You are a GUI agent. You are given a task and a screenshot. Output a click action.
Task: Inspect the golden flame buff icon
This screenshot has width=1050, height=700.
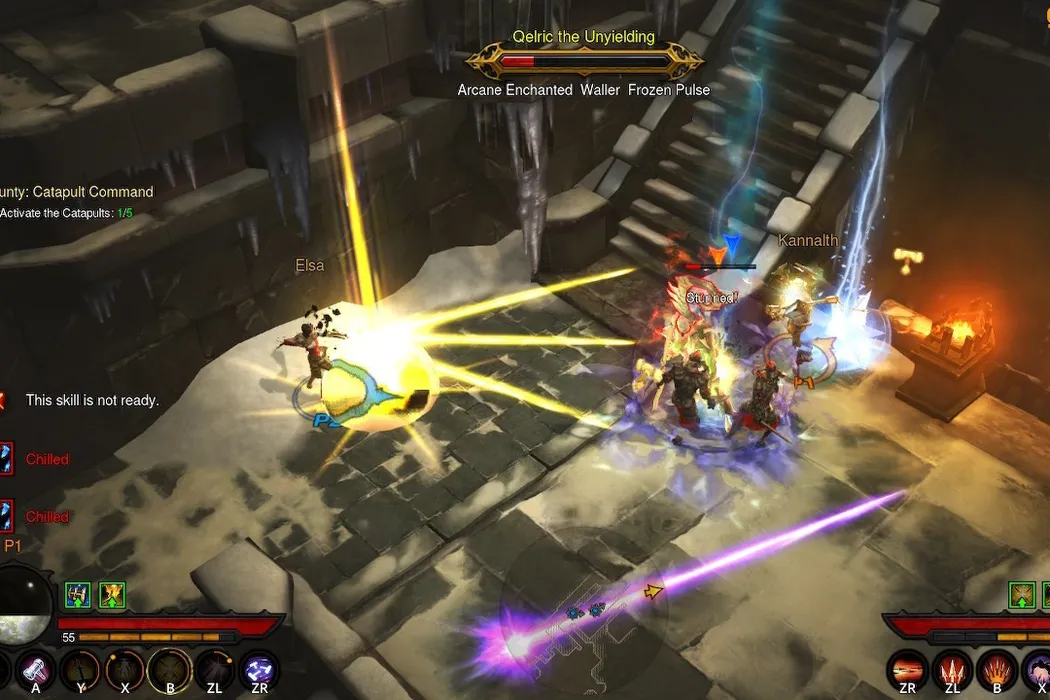pos(111,596)
